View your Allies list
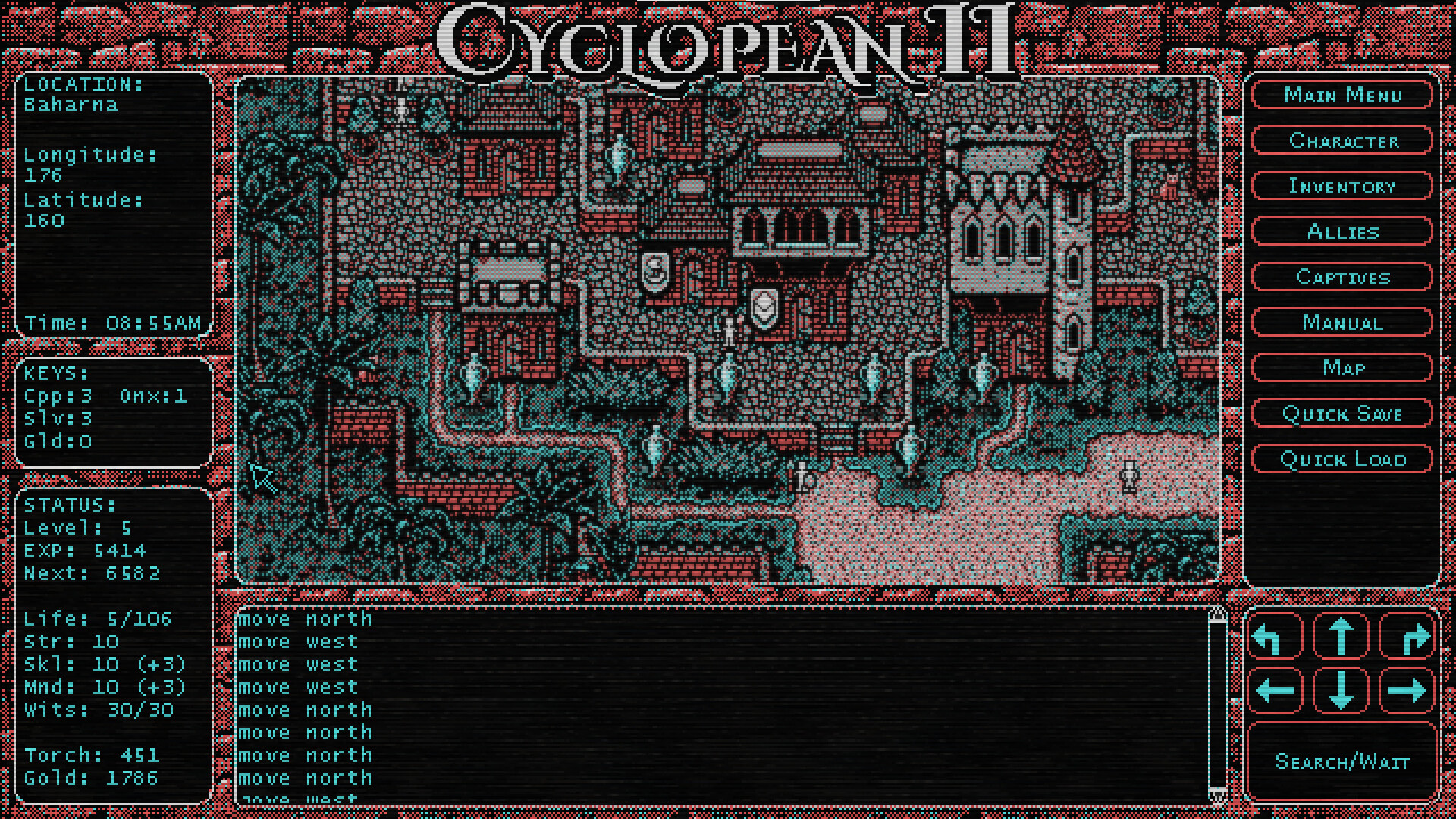The width and height of the screenshot is (1456, 819). 1342,232
